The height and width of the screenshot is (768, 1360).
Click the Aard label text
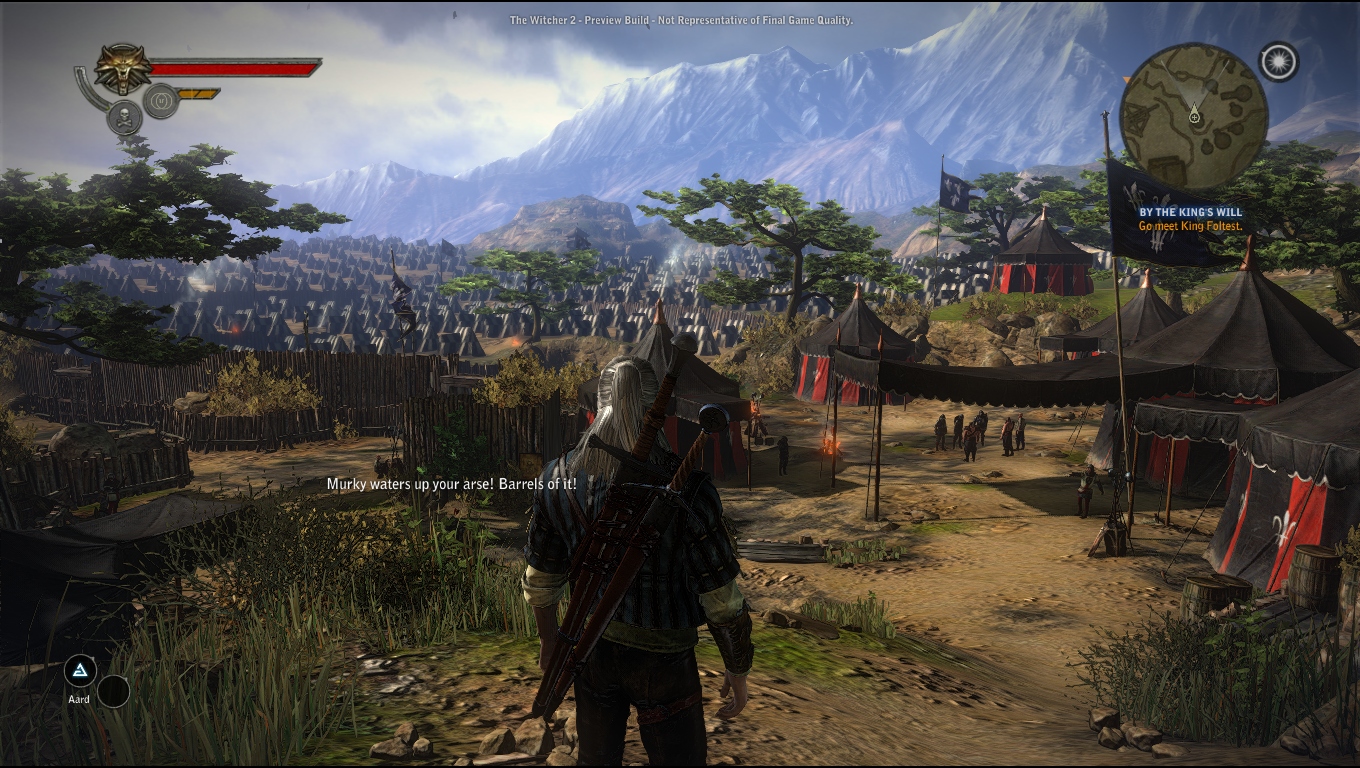(x=77, y=699)
